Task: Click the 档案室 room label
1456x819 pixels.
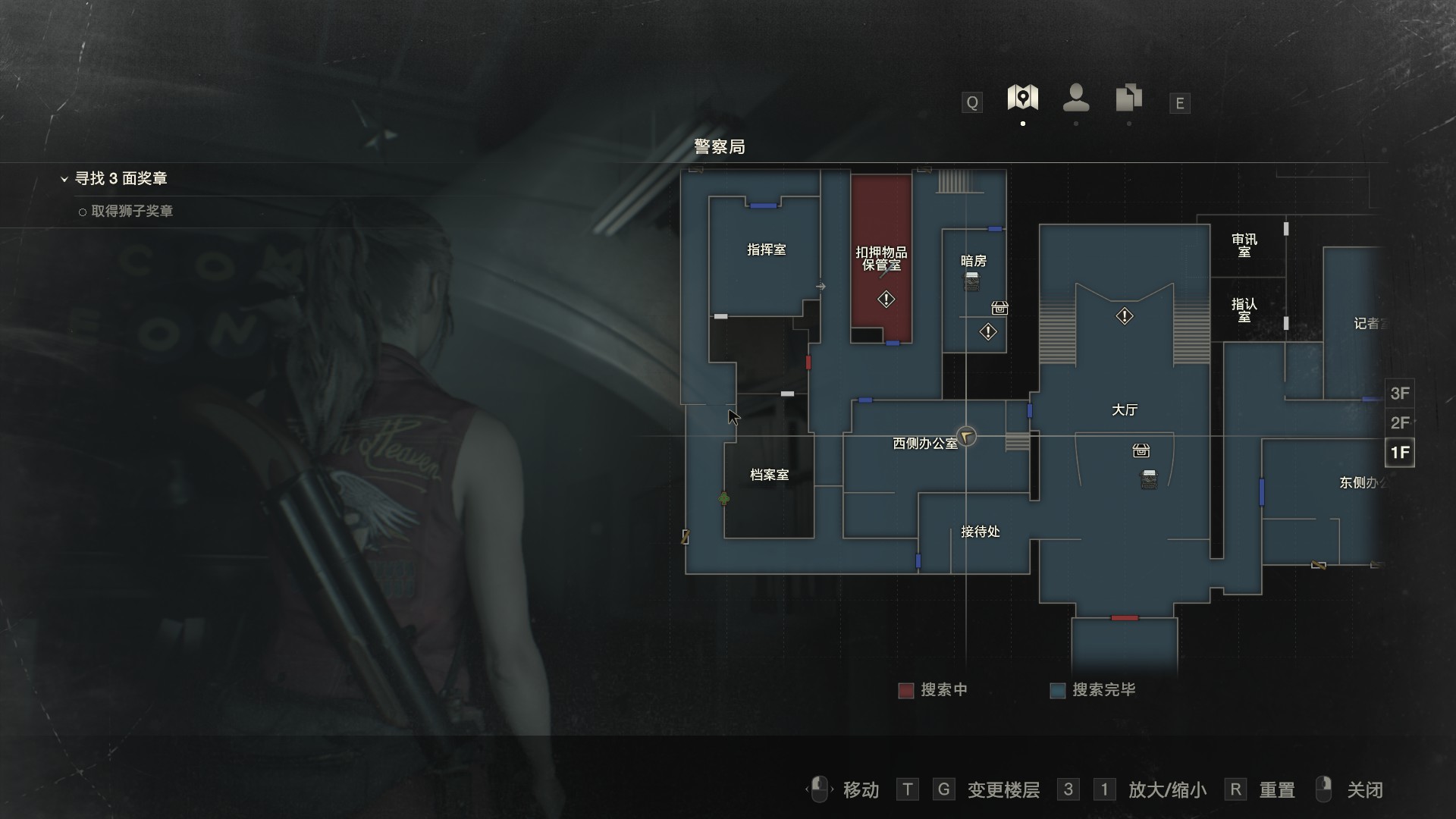Action: click(769, 475)
